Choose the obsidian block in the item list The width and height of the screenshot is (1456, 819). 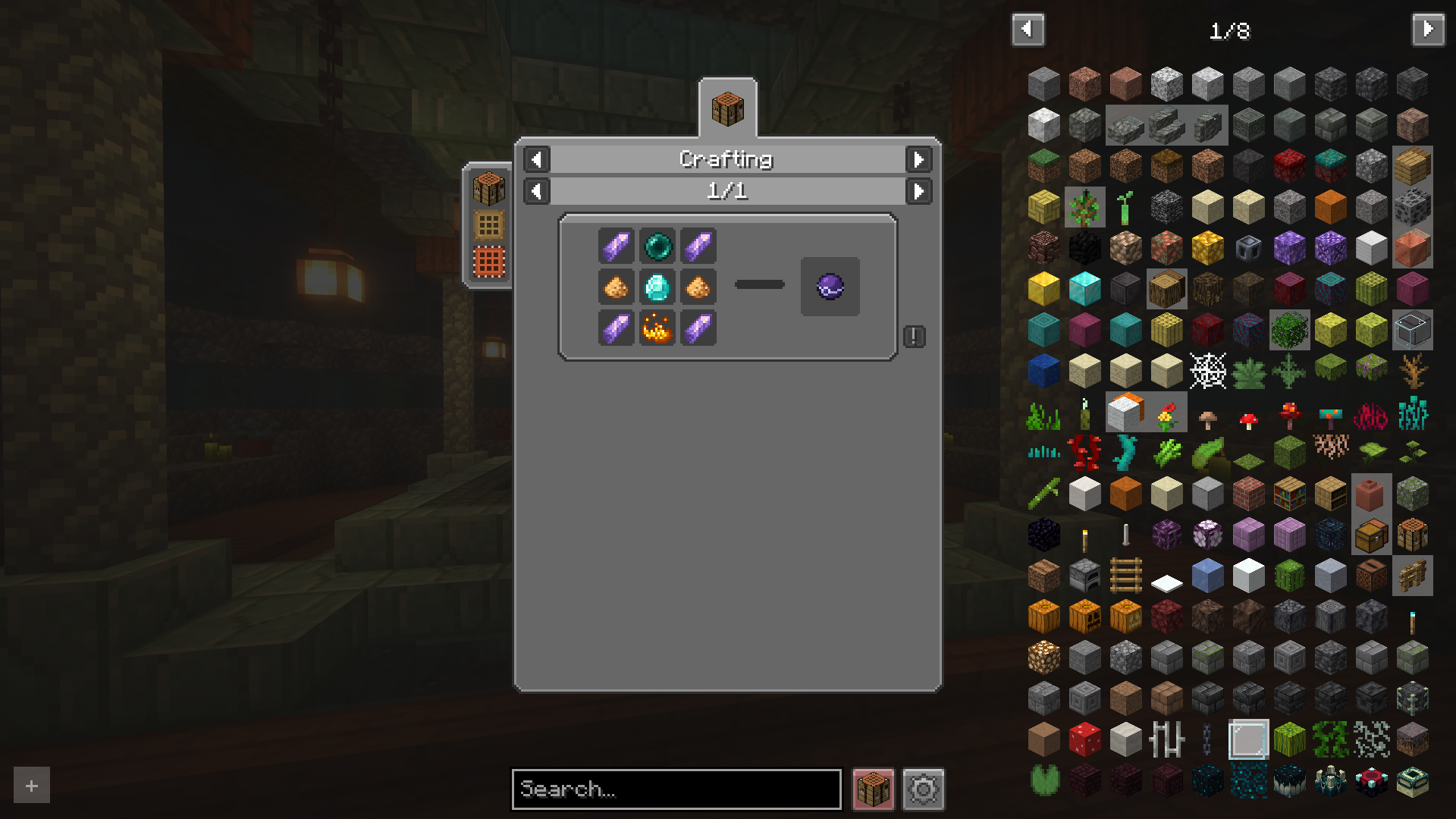pos(1043,535)
